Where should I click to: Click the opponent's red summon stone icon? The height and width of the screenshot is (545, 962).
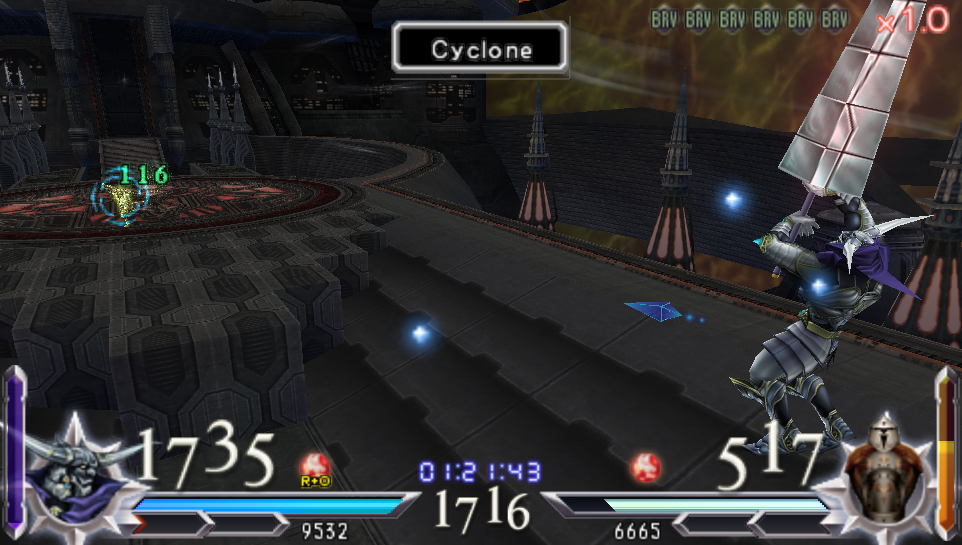tap(644, 468)
